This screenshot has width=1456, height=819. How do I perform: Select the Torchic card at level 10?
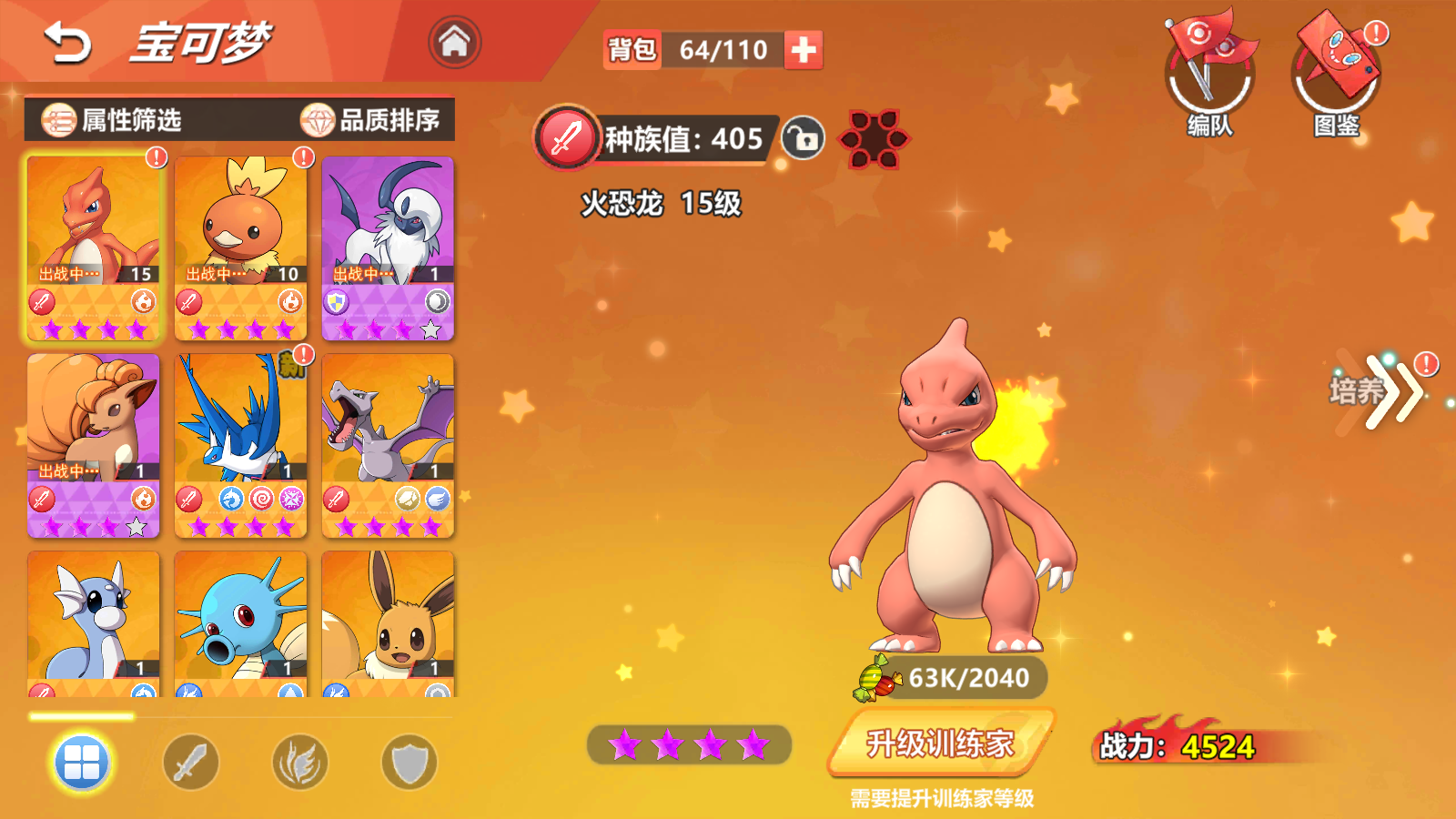tap(241, 247)
